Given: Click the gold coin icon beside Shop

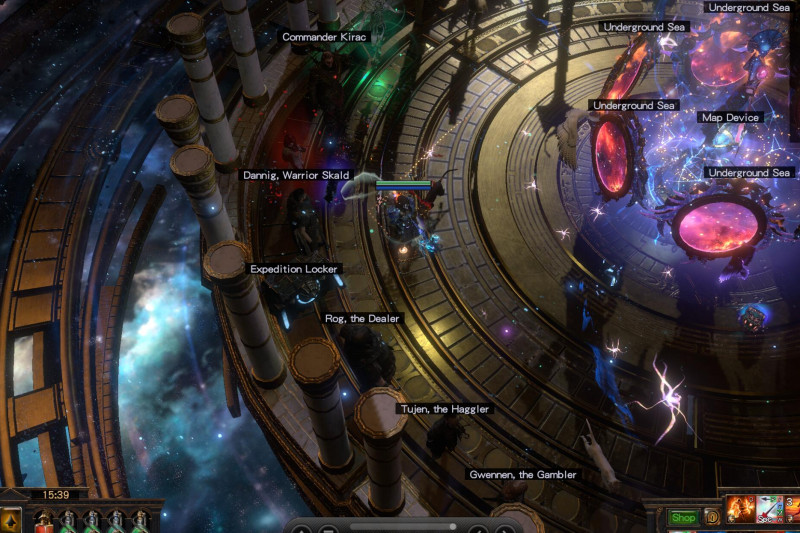Looking at the screenshot, I should 712,518.
